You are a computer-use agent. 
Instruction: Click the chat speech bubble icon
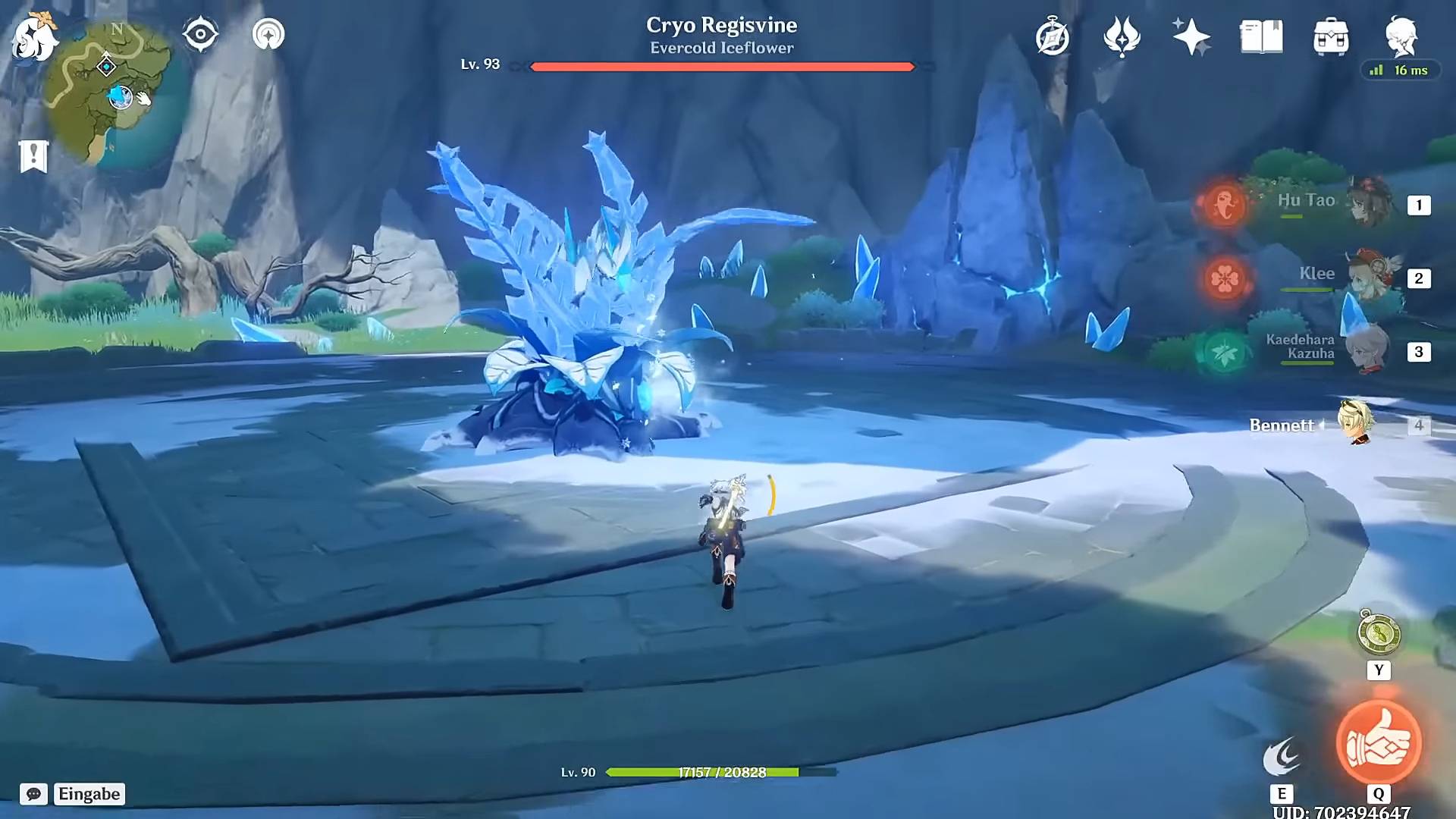click(x=34, y=794)
